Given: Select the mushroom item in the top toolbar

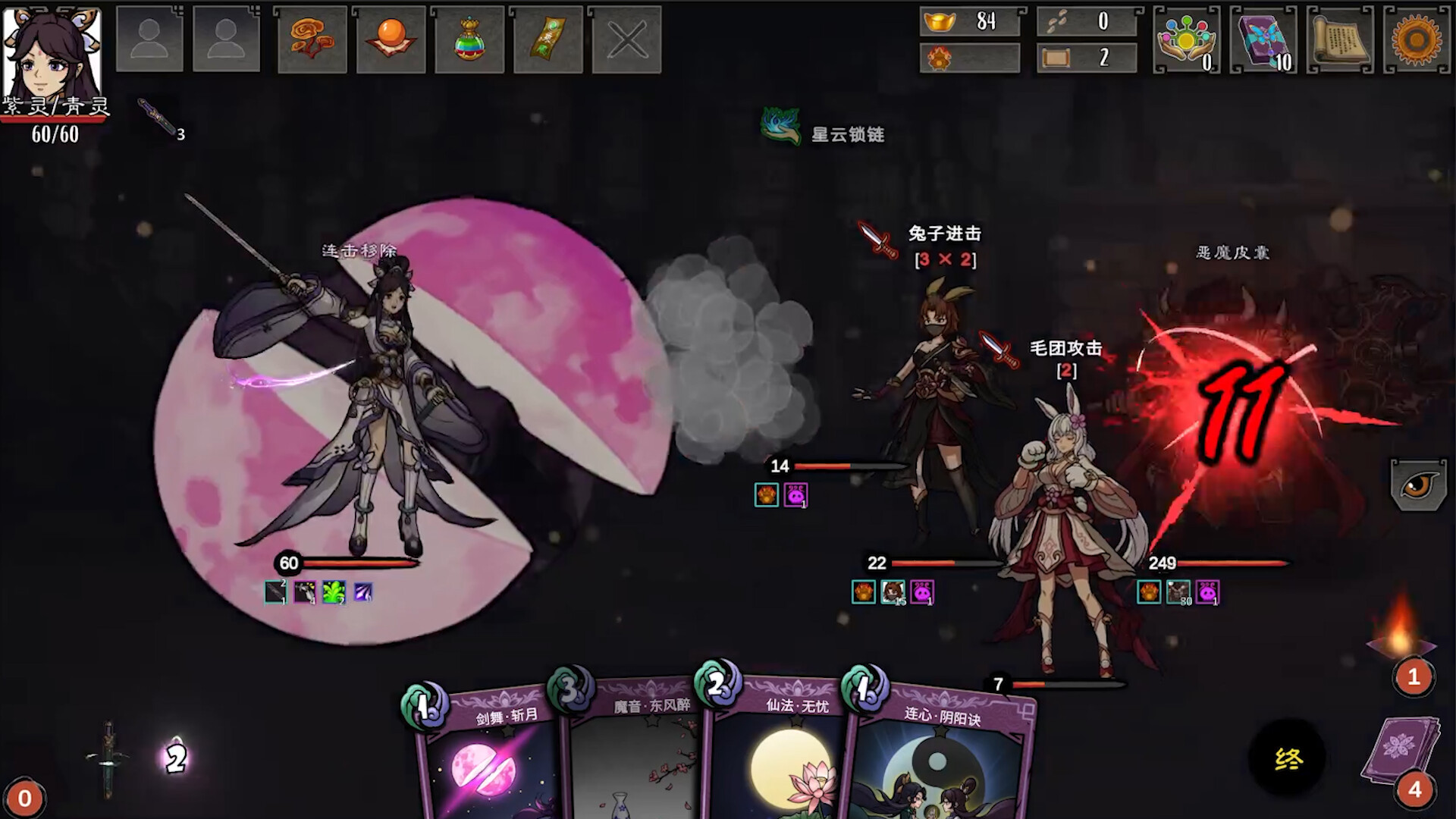Looking at the screenshot, I should [x=311, y=41].
